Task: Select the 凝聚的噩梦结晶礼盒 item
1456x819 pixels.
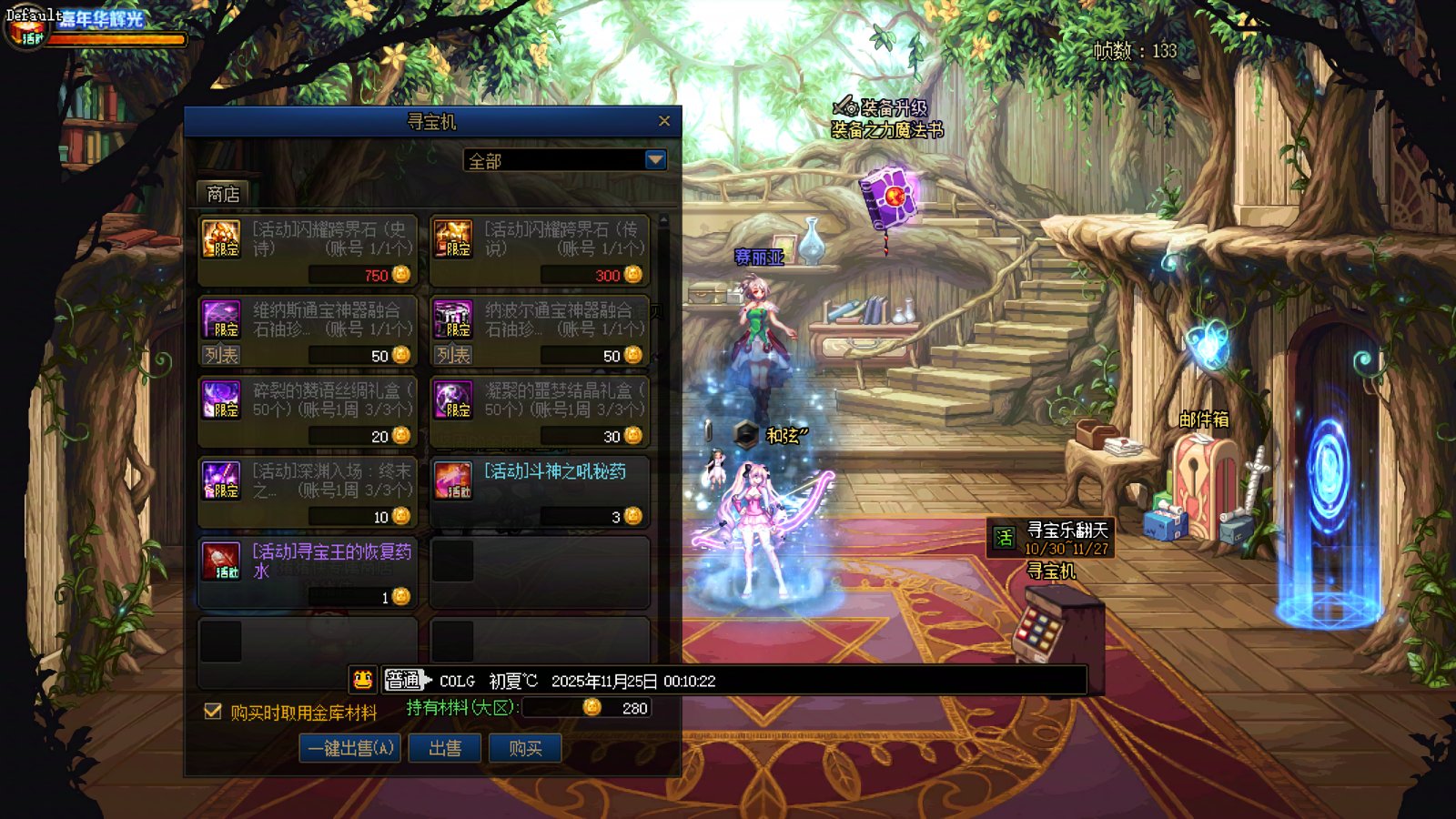Action: (540, 411)
